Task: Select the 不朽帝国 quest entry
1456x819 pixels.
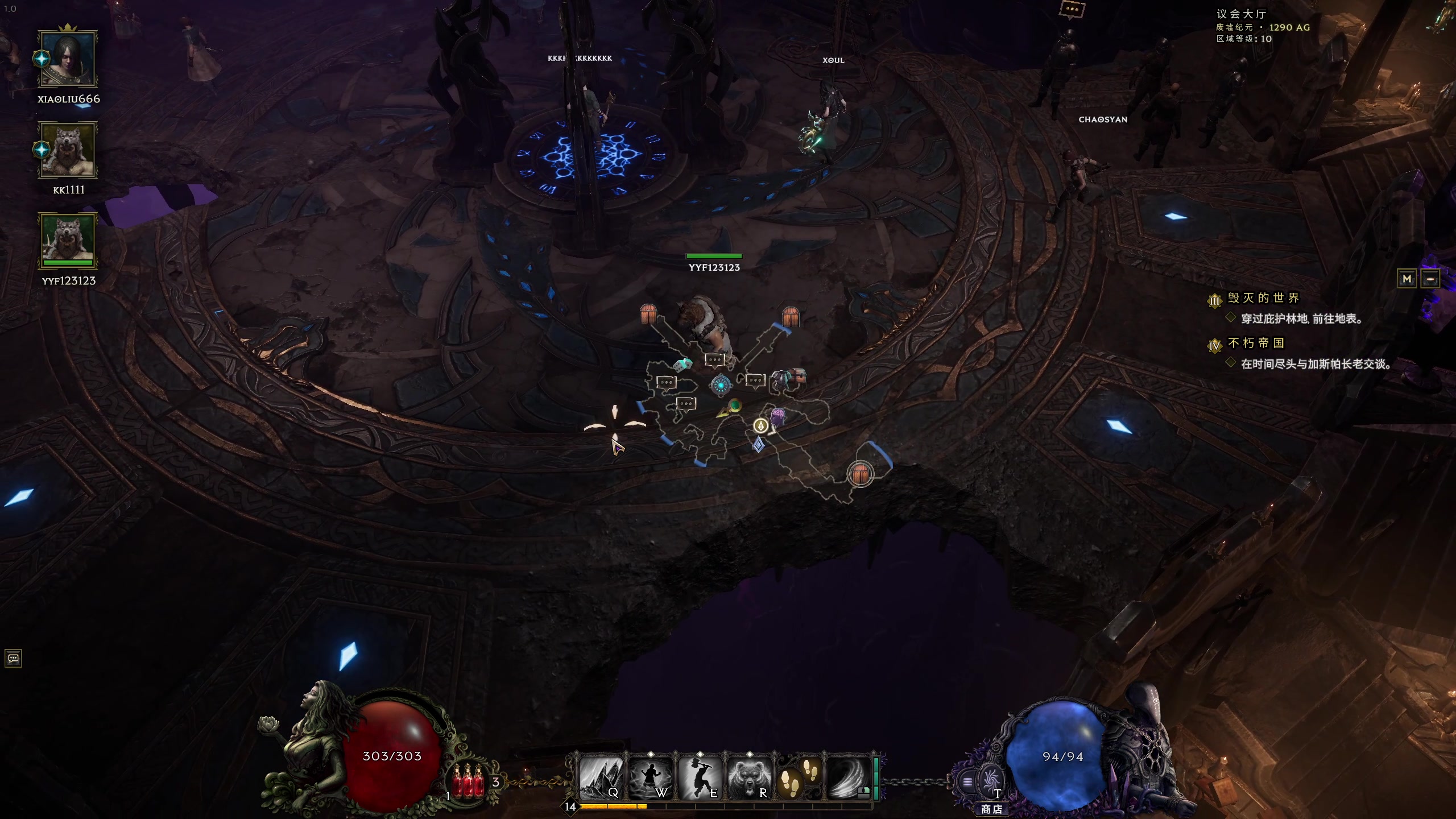Action: (x=1256, y=343)
